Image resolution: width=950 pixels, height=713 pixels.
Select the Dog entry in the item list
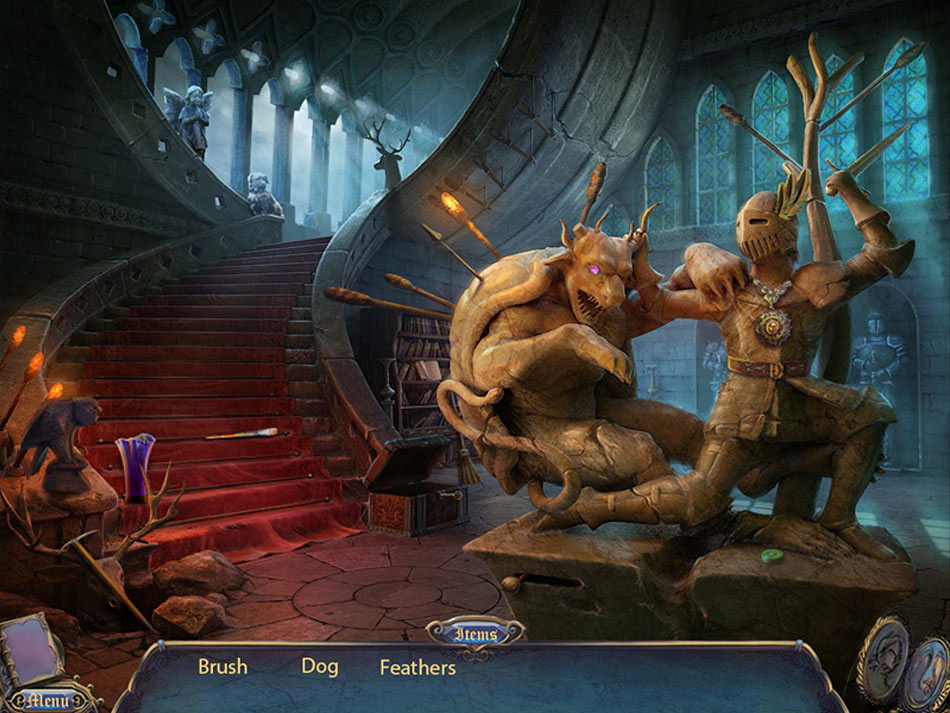[320, 667]
